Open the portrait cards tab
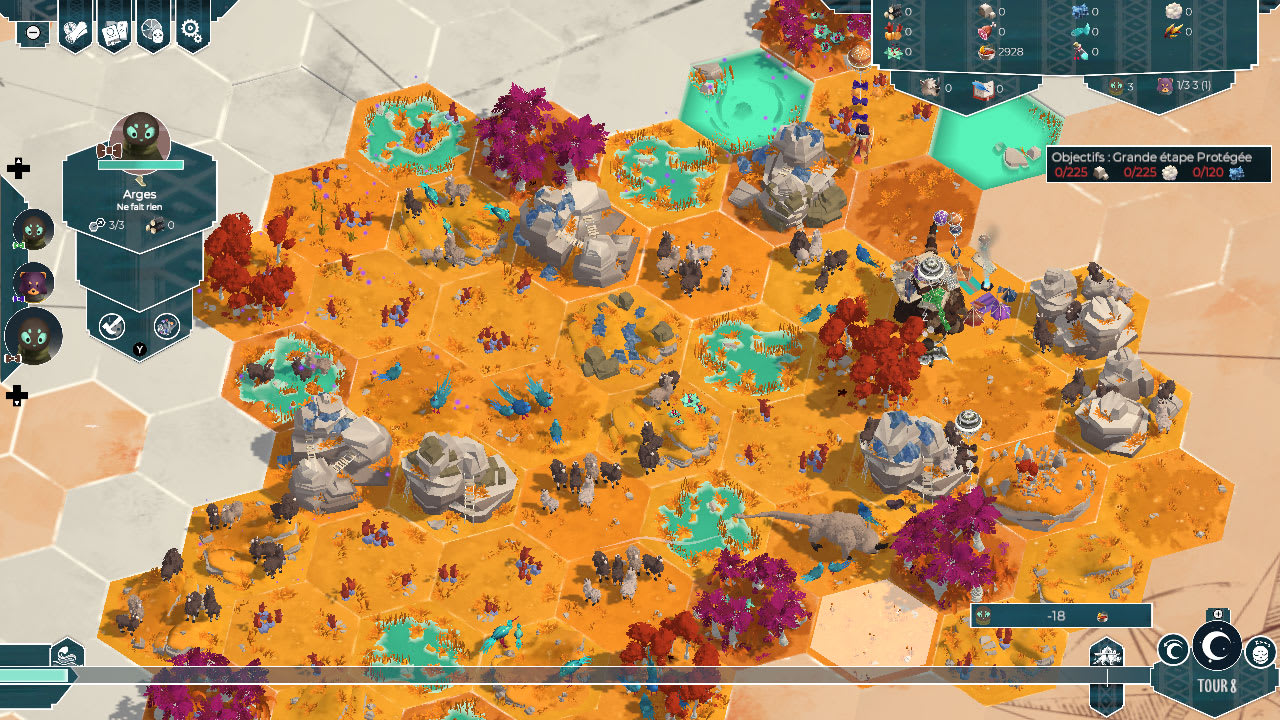The image size is (1280, 720). tap(114, 31)
